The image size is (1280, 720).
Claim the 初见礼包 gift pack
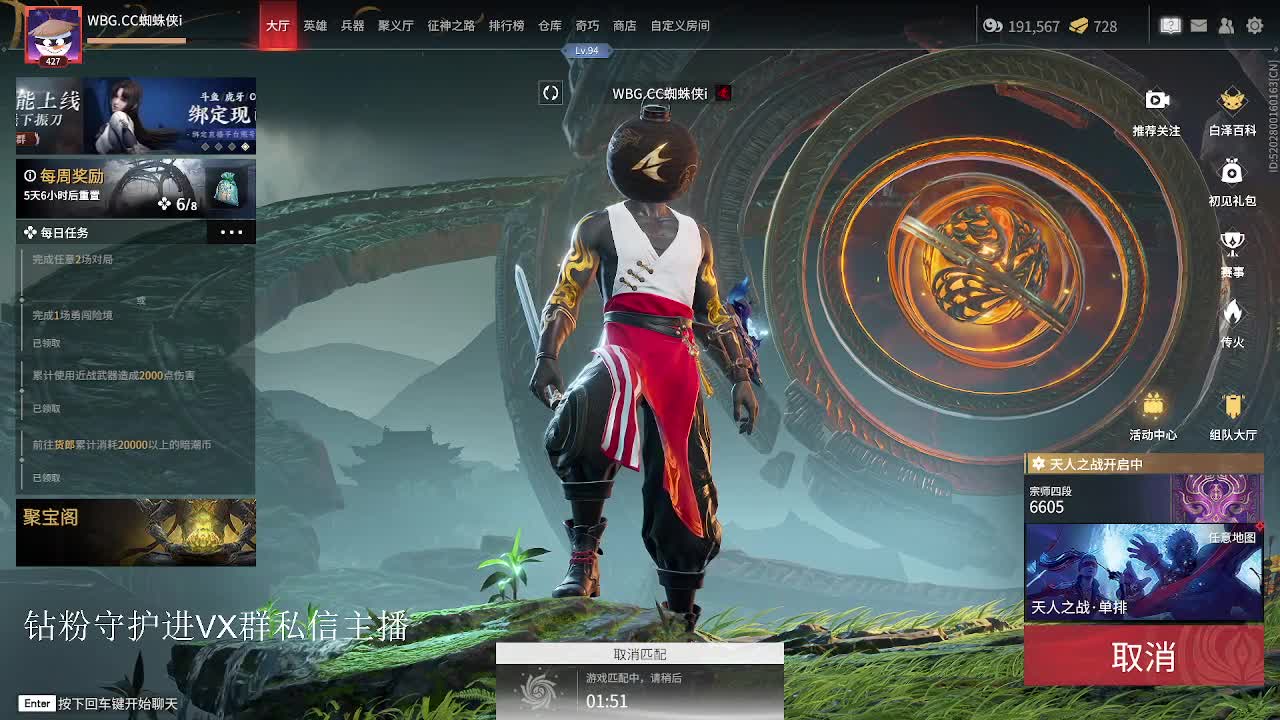1232,180
